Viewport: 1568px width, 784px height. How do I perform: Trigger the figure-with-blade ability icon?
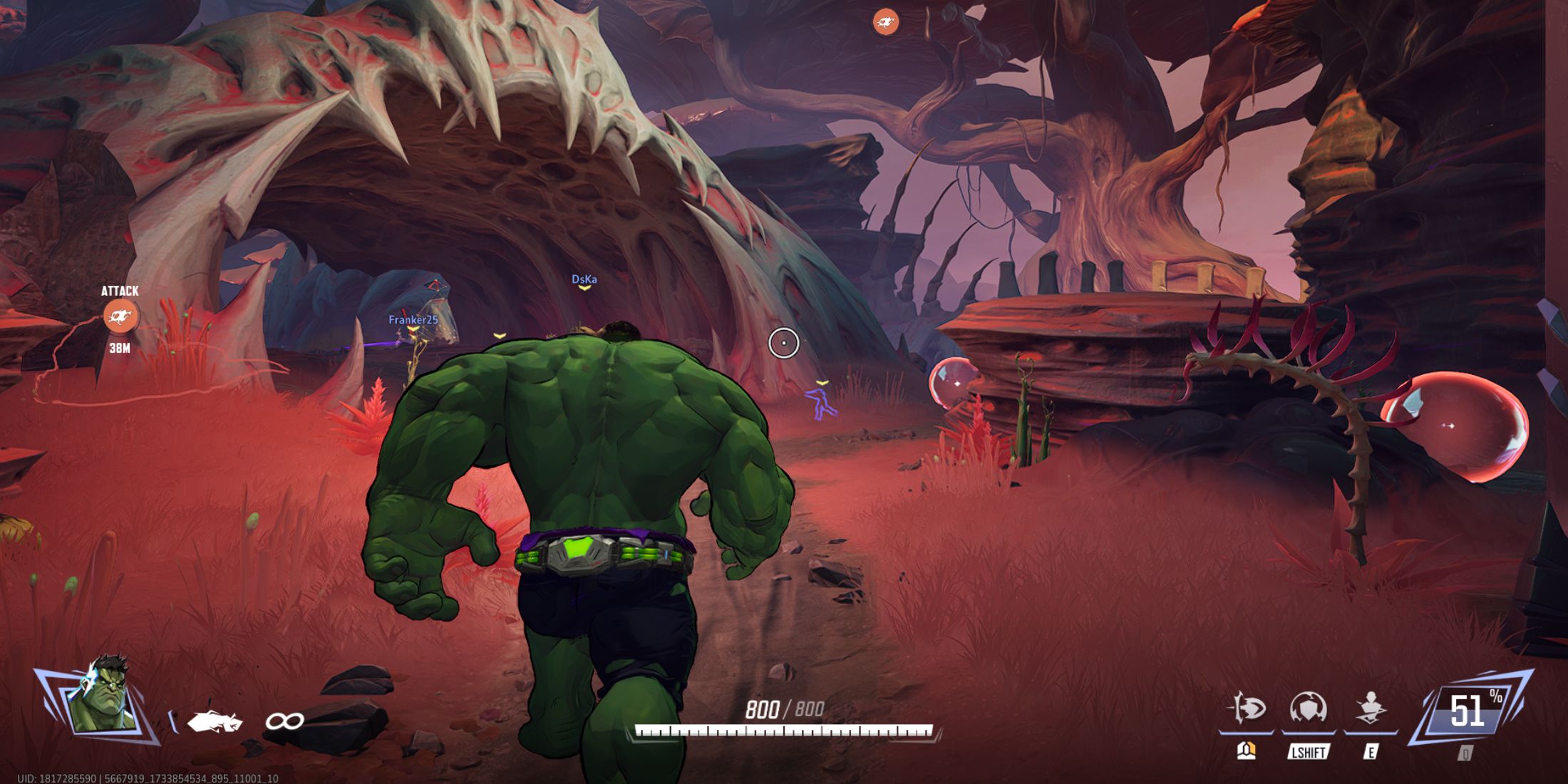pyautogui.click(x=1370, y=709)
